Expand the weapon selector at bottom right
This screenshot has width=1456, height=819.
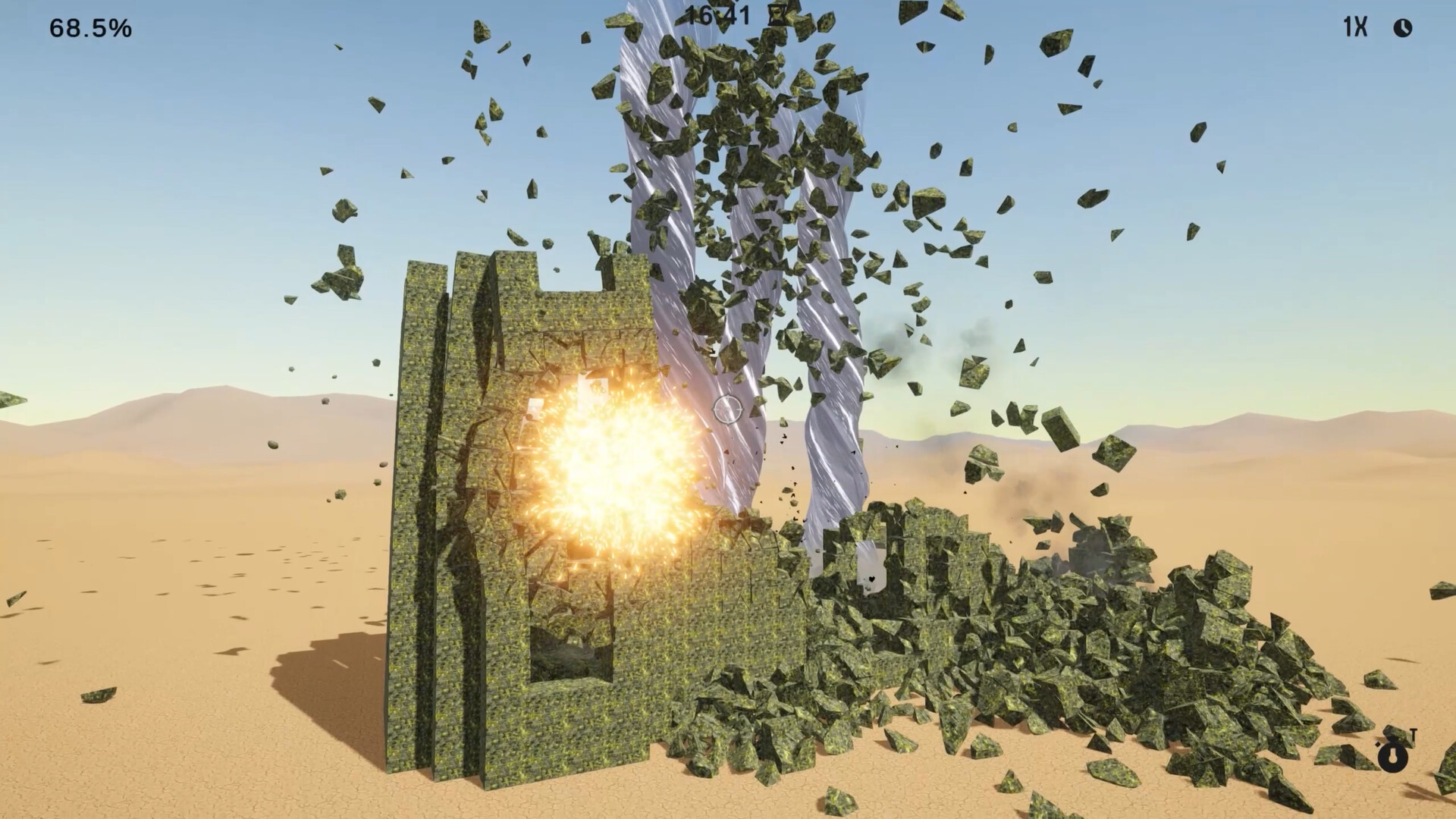pyautogui.click(x=1393, y=758)
